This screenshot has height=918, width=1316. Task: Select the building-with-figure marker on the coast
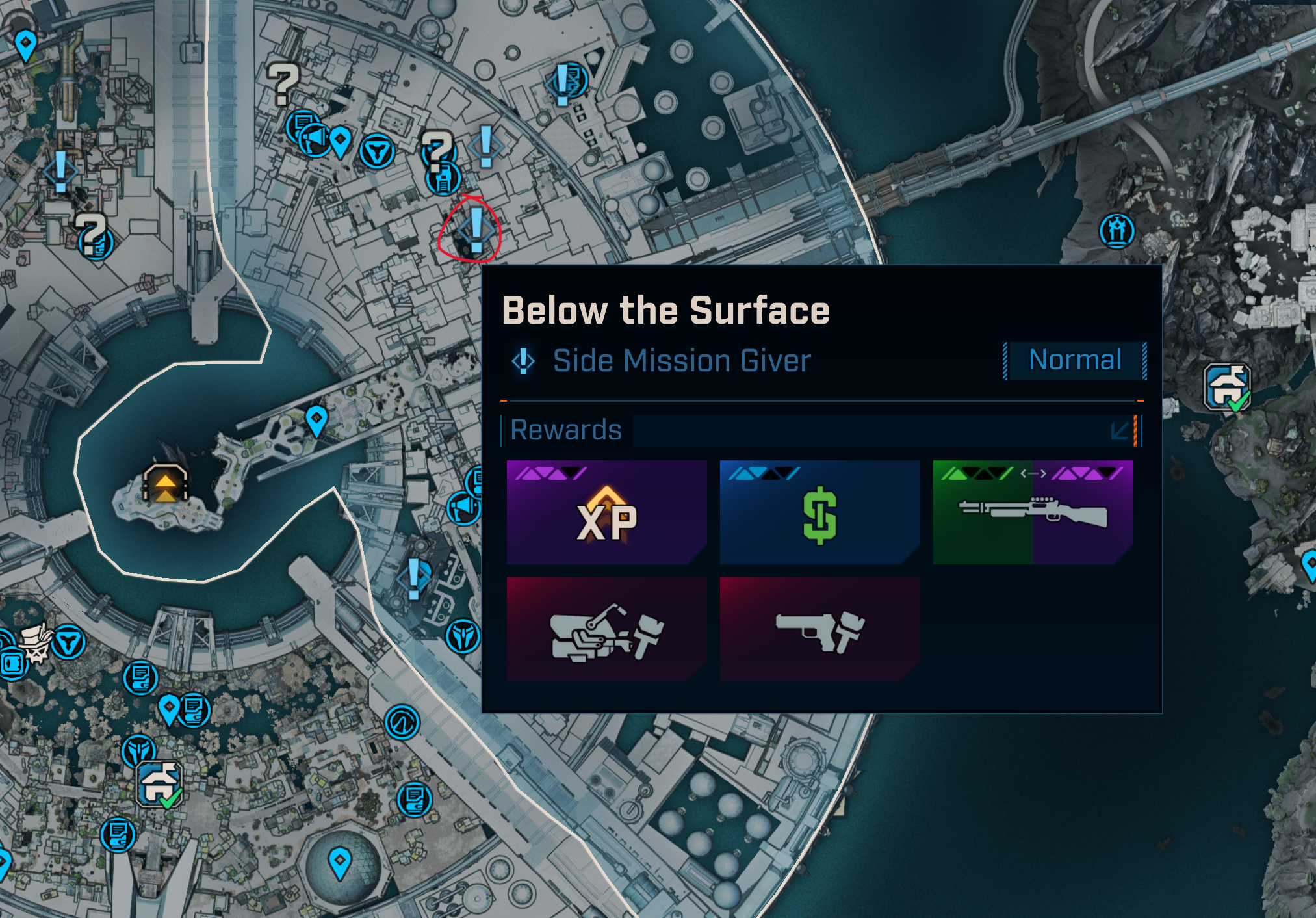(1117, 231)
